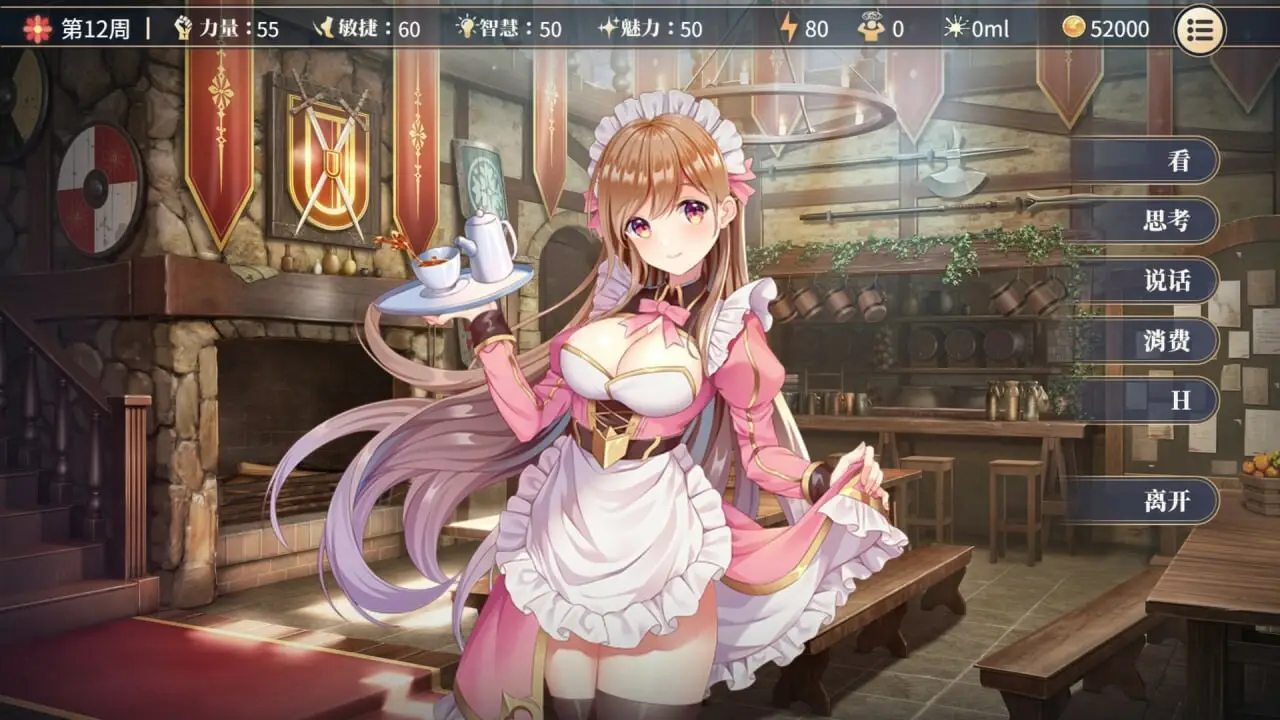The width and height of the screenshot is (1280, 720).
Task: Select the wing icon for 敏捷 agility
Action: [324, 29]
